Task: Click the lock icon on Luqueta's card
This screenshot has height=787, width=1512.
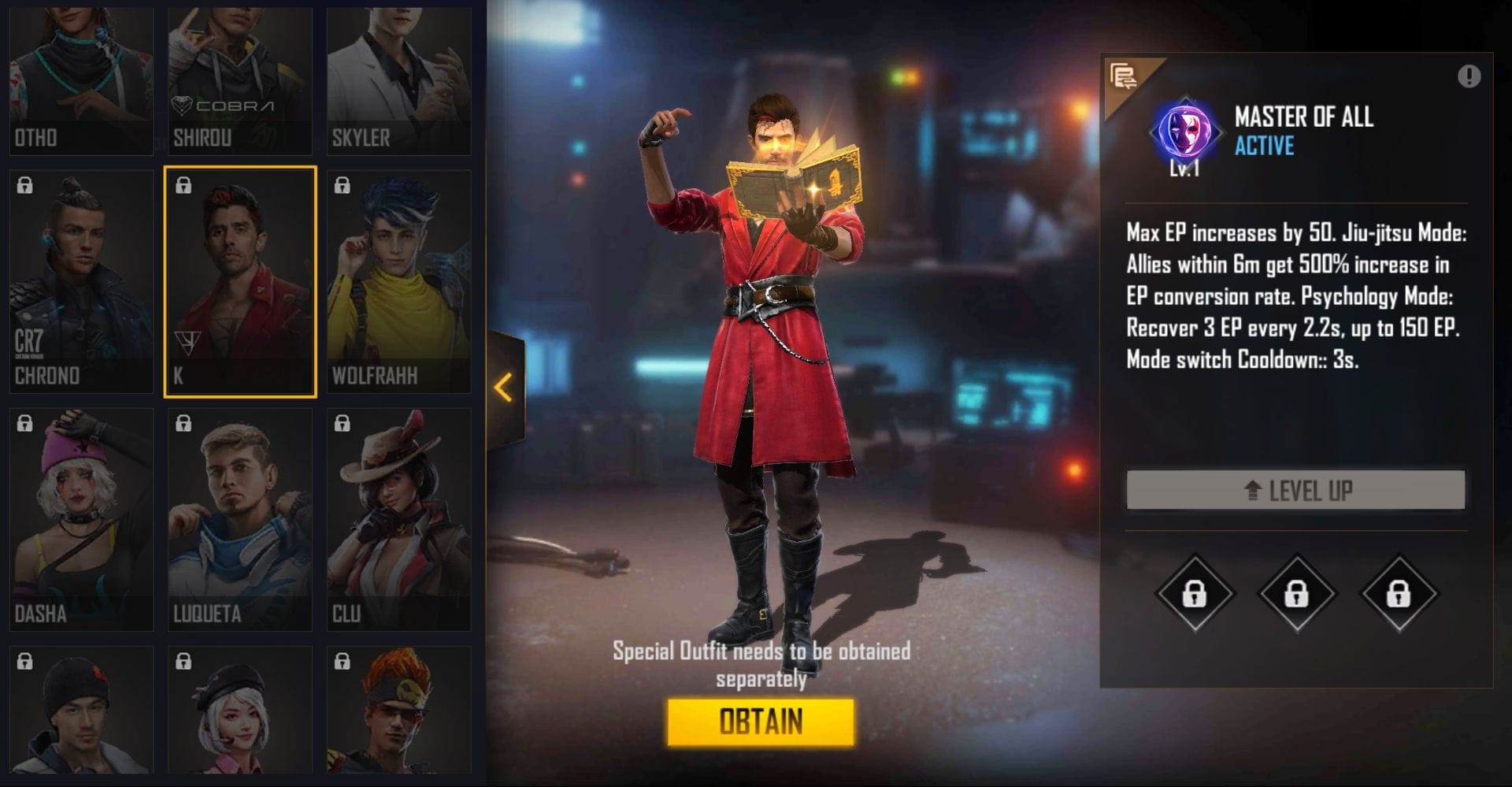Action: click(183, 423)
